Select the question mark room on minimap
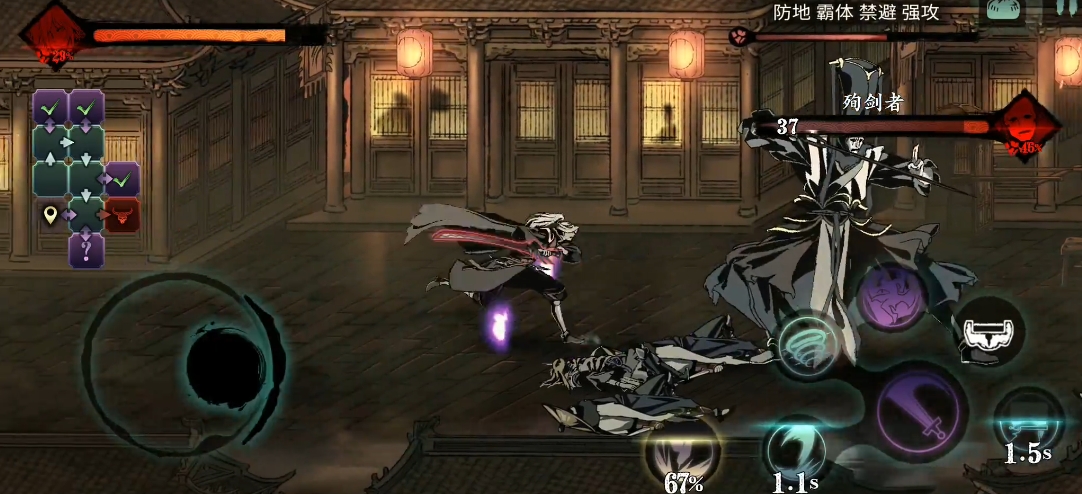Image resolution: width=1082 pixels, height=494 pixels. (x=87, y=249)
